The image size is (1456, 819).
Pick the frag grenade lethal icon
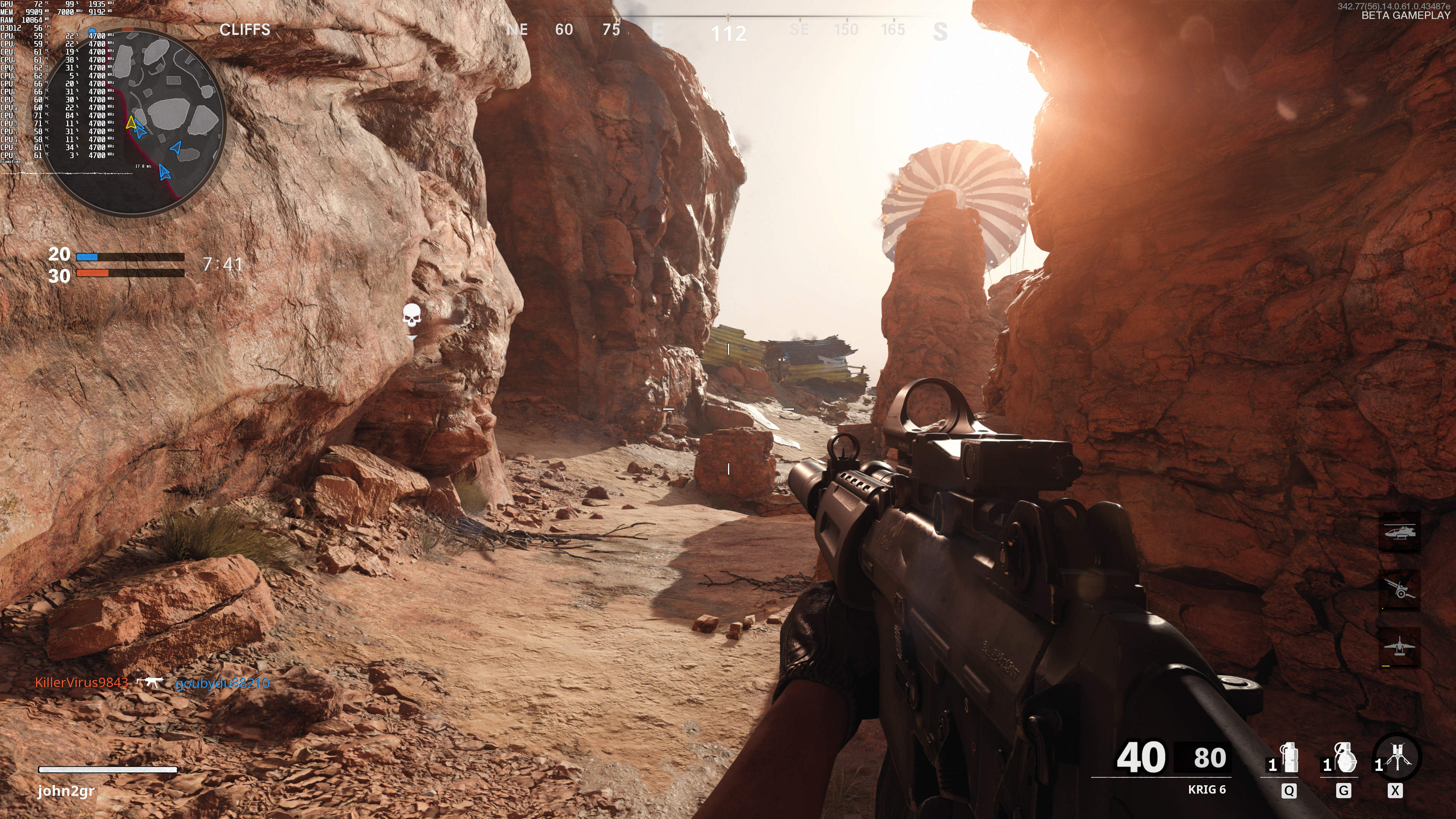(x=1345, y=758)
